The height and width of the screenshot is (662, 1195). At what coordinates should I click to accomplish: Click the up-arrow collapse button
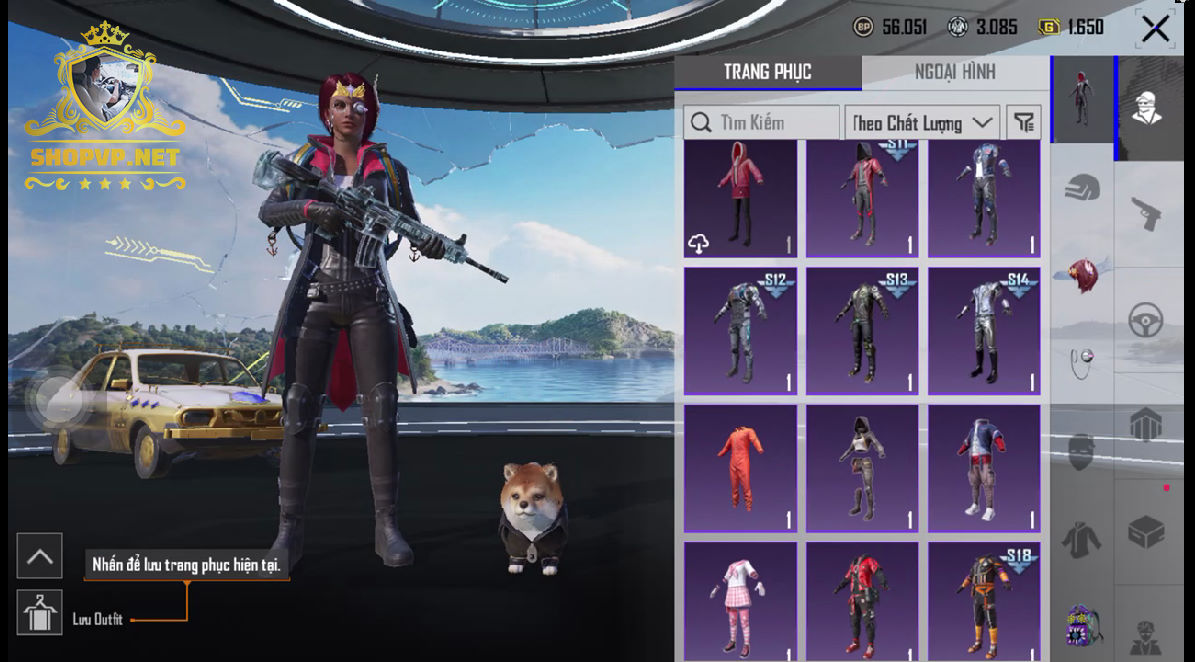click(x=40, y=556)
